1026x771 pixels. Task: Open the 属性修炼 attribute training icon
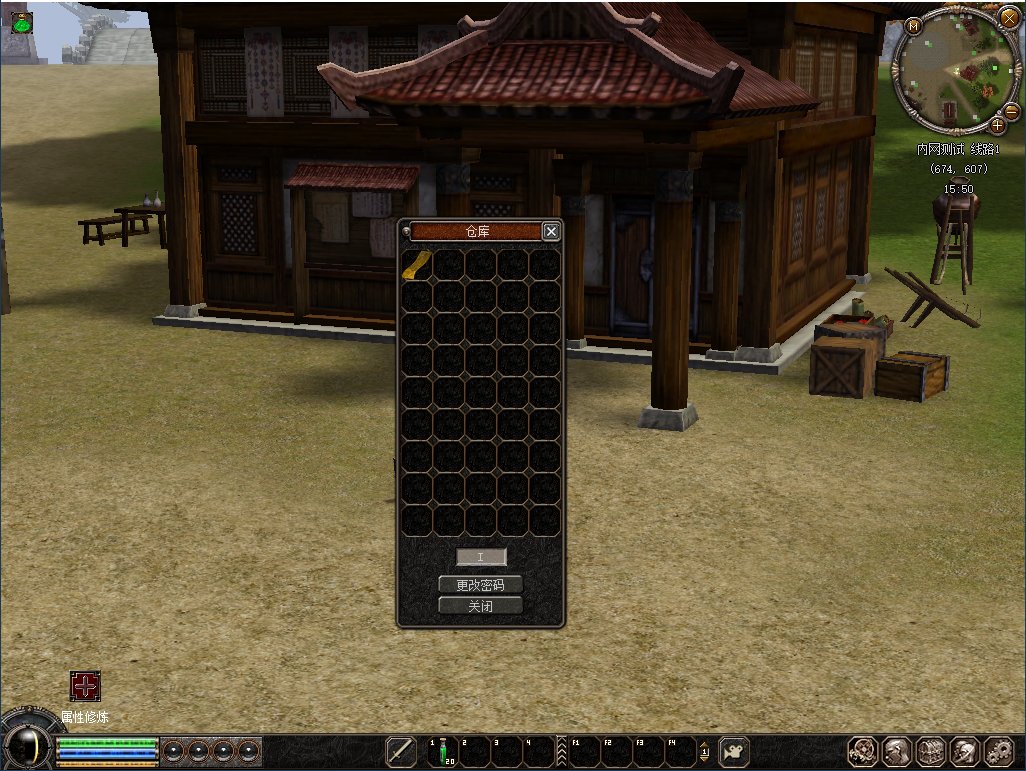85,686
